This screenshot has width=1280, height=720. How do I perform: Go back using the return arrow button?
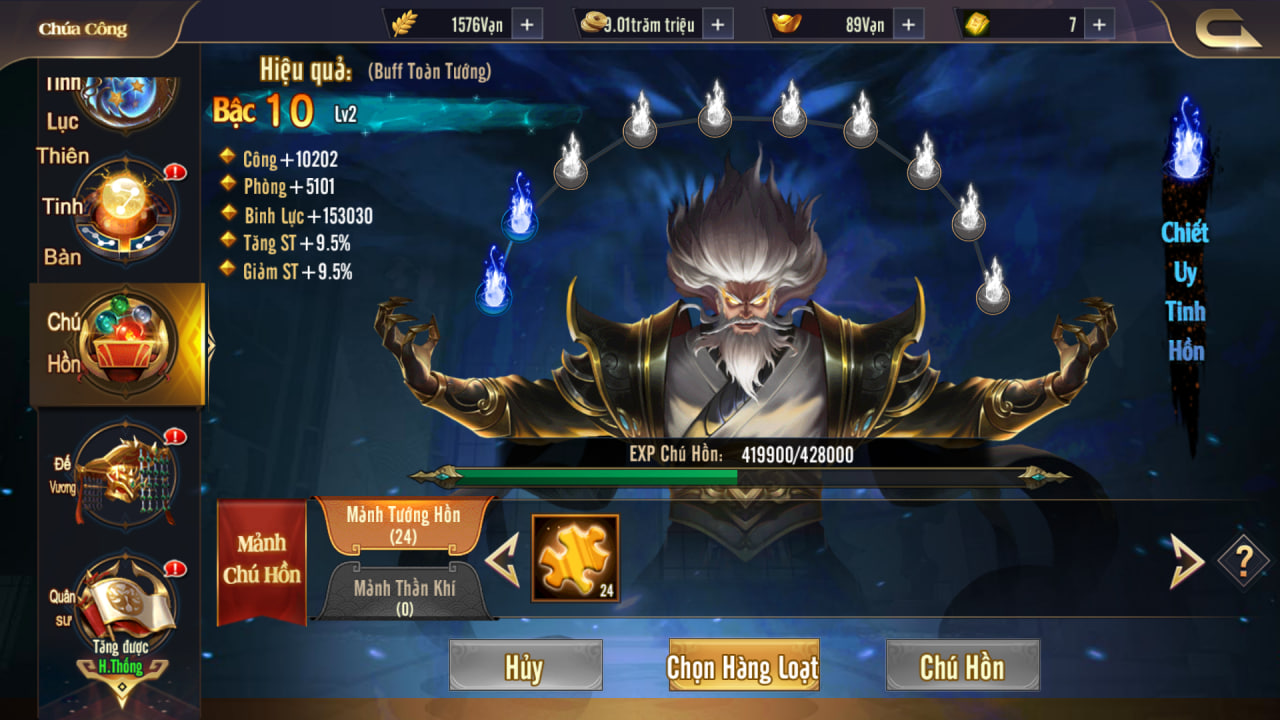tap(1228, 29)
